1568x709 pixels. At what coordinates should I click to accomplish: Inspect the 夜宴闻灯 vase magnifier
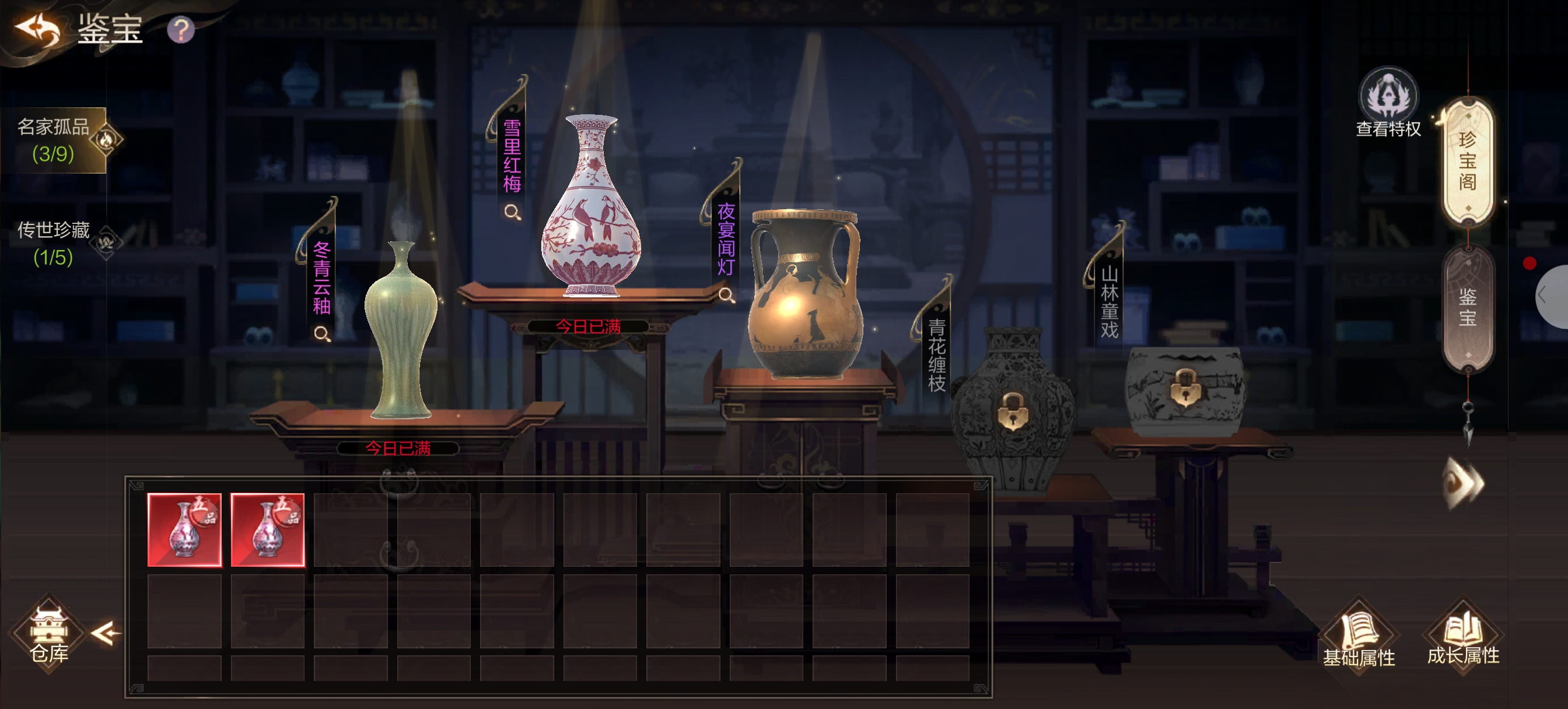pos(726,295)
